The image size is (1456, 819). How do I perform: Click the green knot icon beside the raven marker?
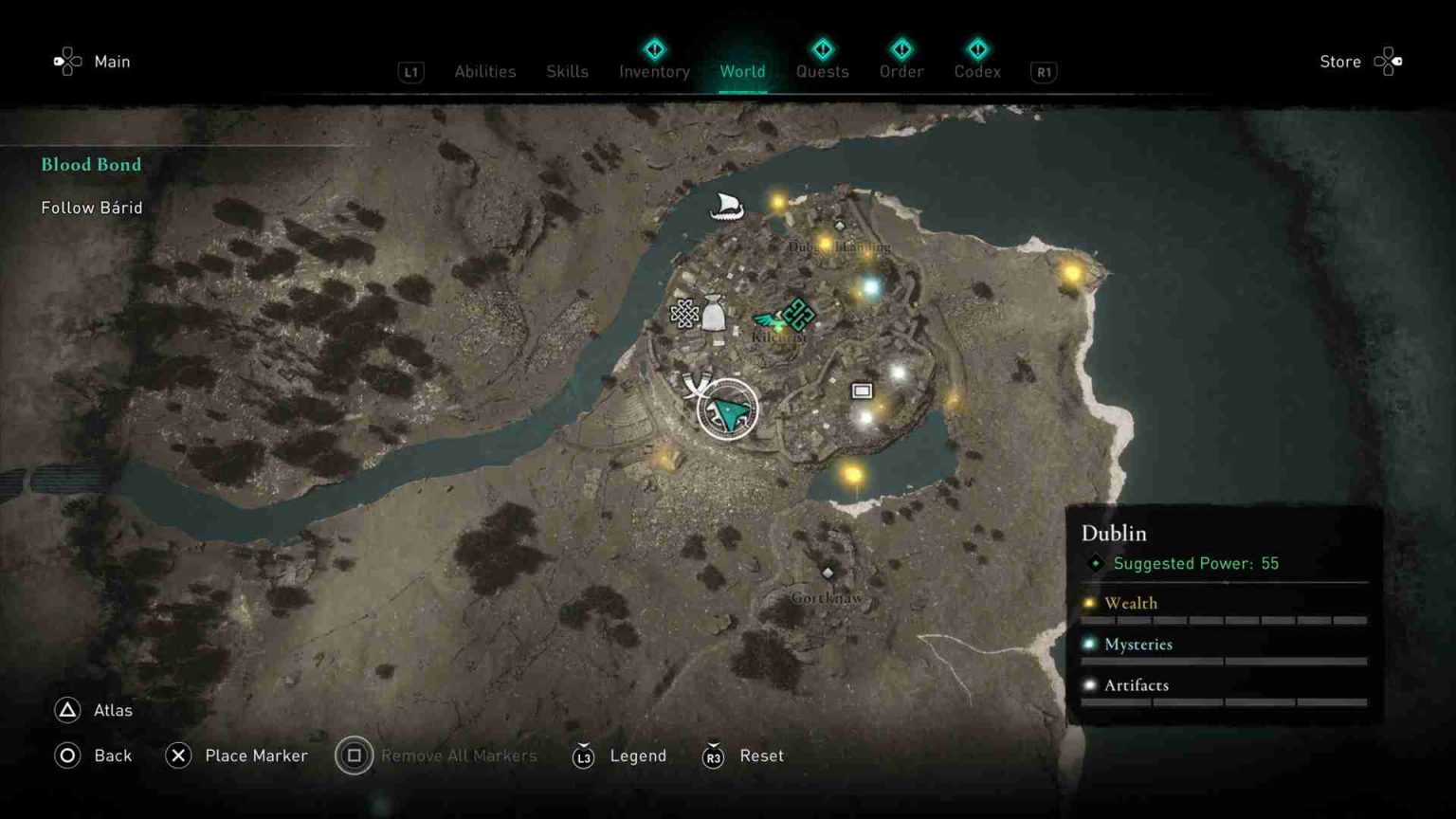(797, 313)
